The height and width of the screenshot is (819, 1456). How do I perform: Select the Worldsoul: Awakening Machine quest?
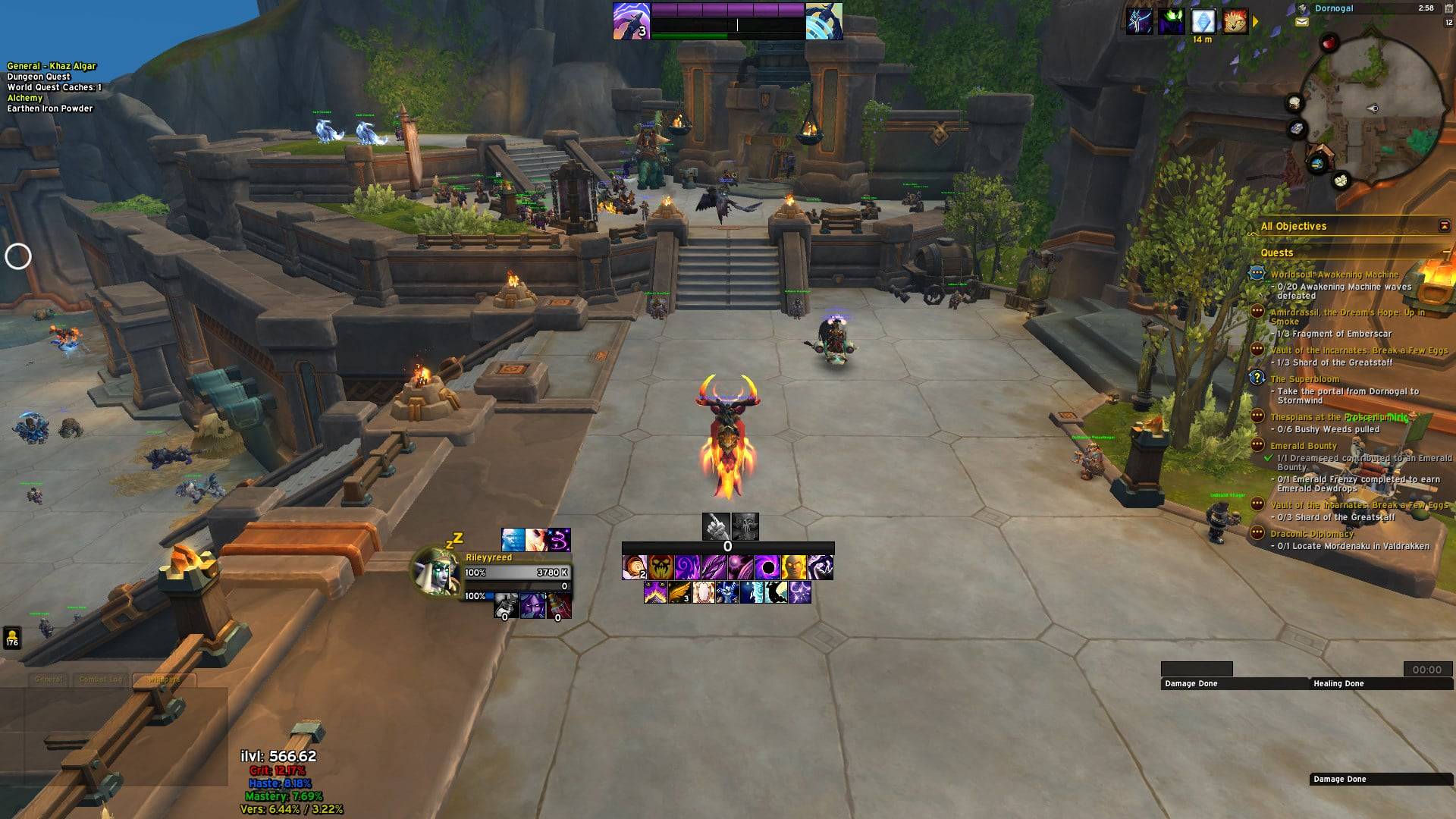coord(1334,275)
